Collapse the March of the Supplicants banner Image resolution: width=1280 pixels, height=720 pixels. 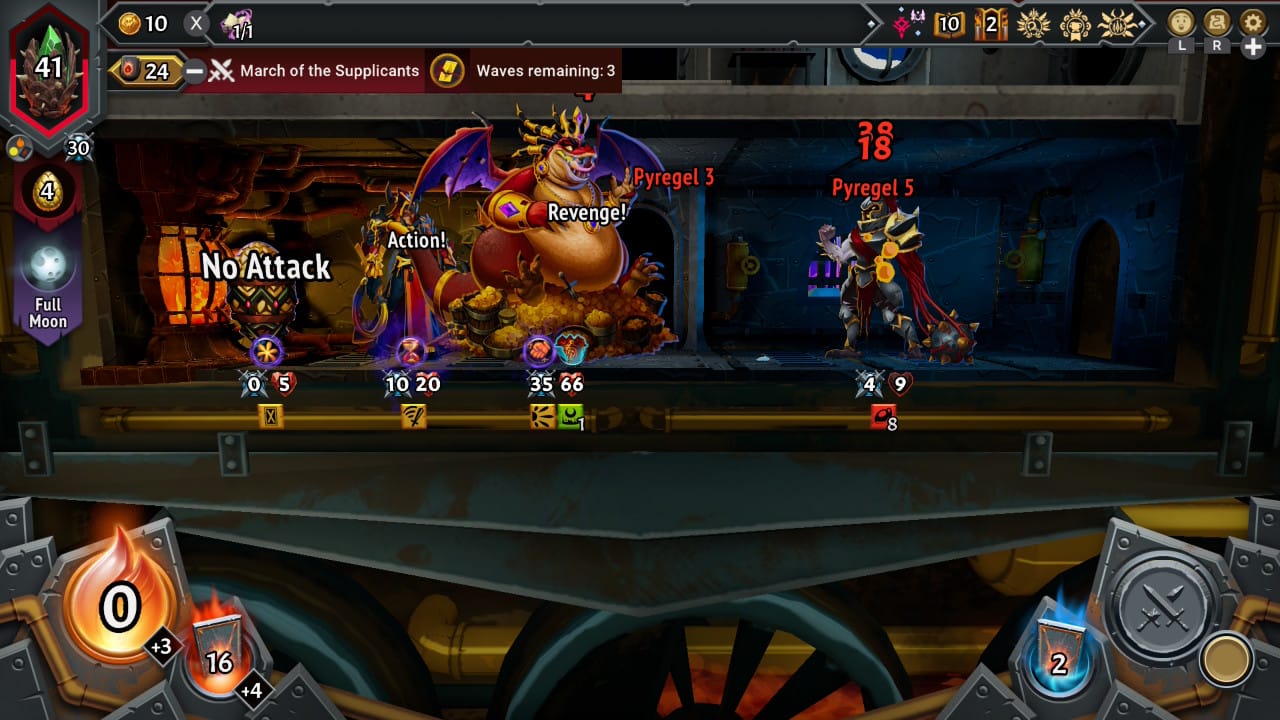click(x=195, y=71)
